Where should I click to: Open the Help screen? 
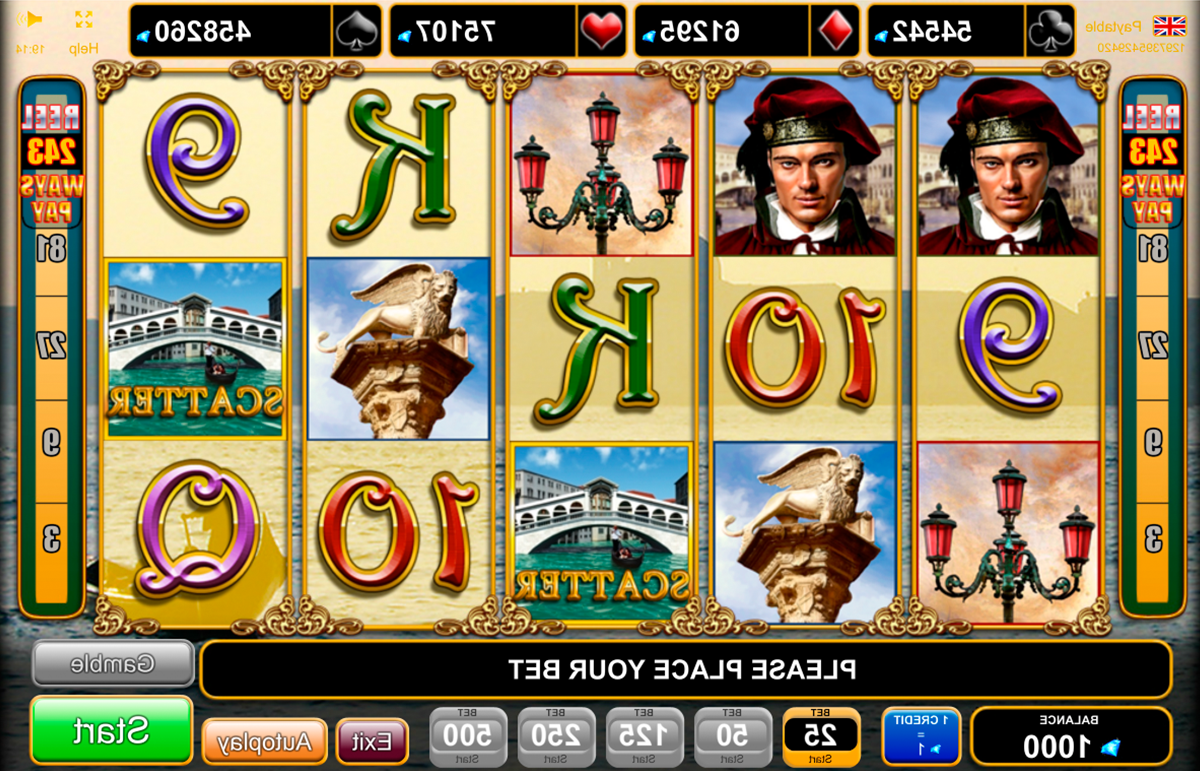(84, 47)
